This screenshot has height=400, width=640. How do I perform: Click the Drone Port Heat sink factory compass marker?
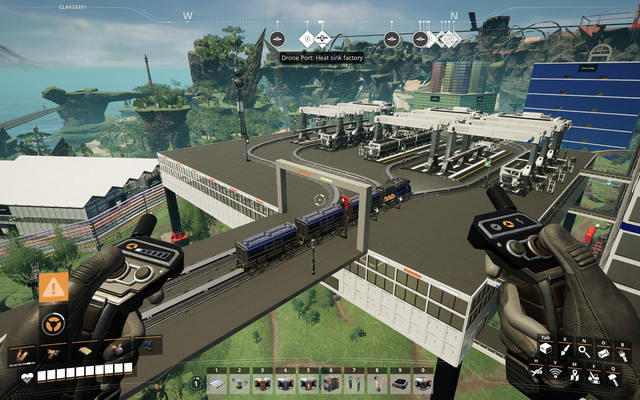pyautogui.click(x=307, y=40)
